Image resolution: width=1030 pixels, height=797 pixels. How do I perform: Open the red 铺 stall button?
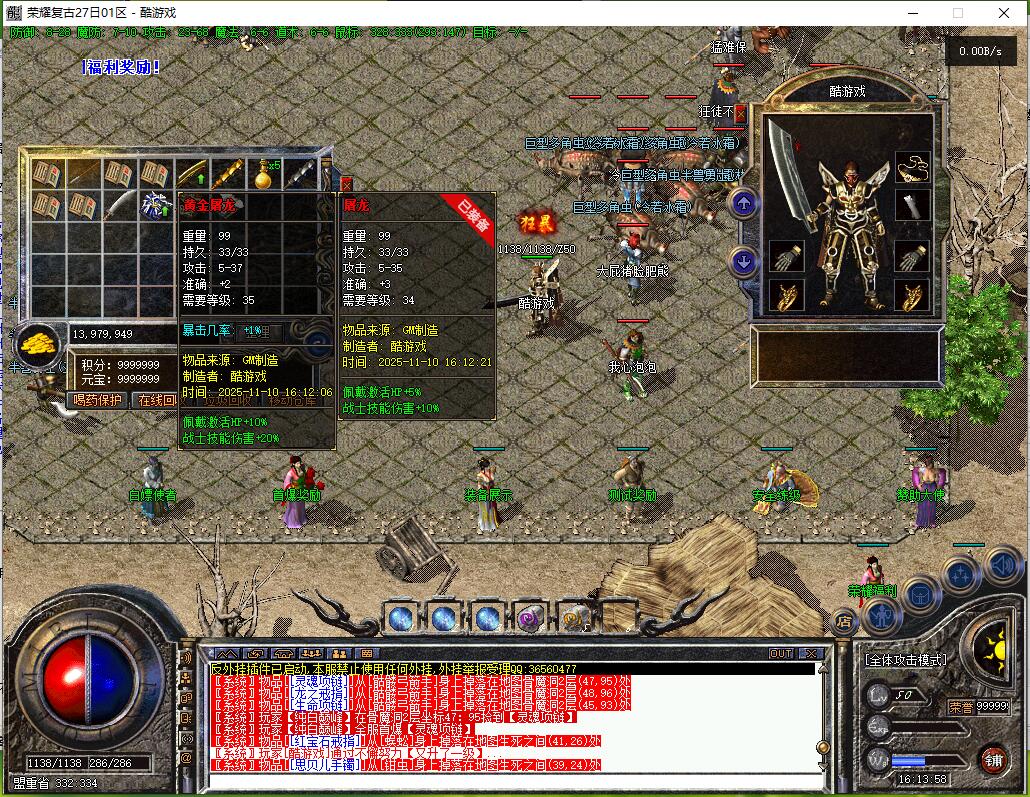point(993,758)
